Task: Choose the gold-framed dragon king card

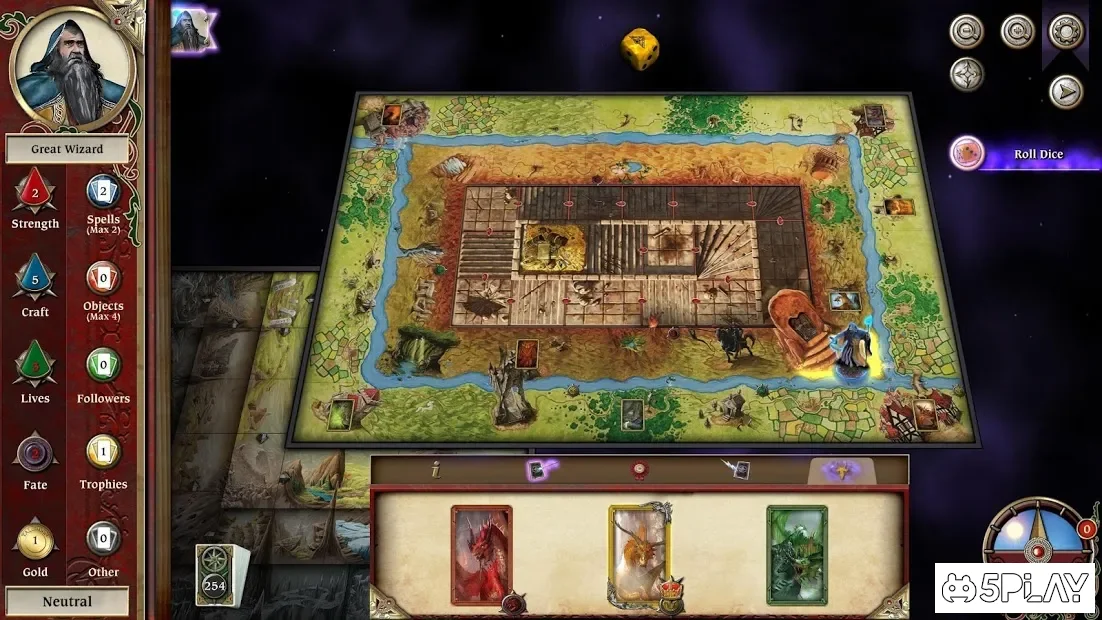Action: pyautogui.click(x=639, y=555)
